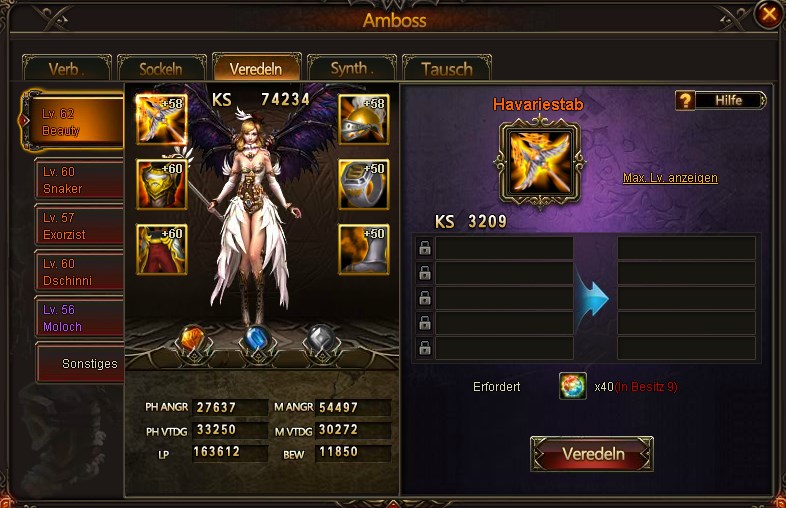Select the Veredeln tab
The height and width of the screenshot is (508, 786).
256,68
